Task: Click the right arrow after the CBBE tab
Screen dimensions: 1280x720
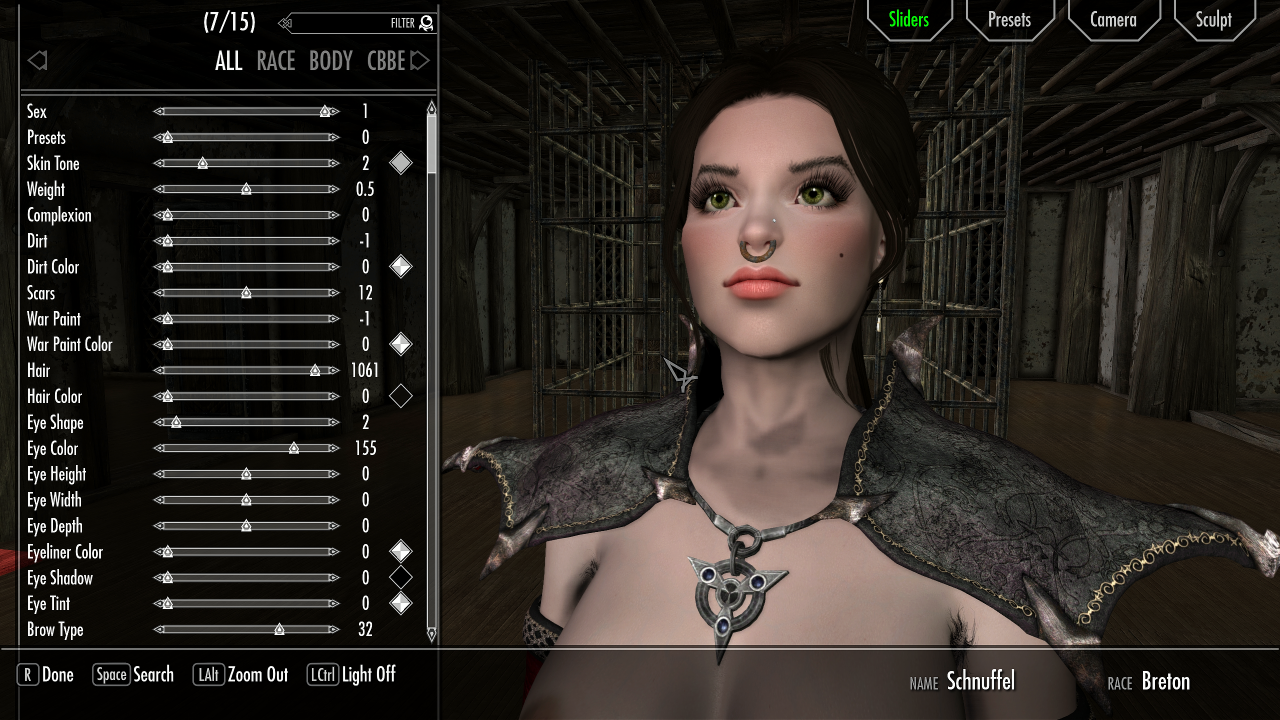Action: (419, 60)
